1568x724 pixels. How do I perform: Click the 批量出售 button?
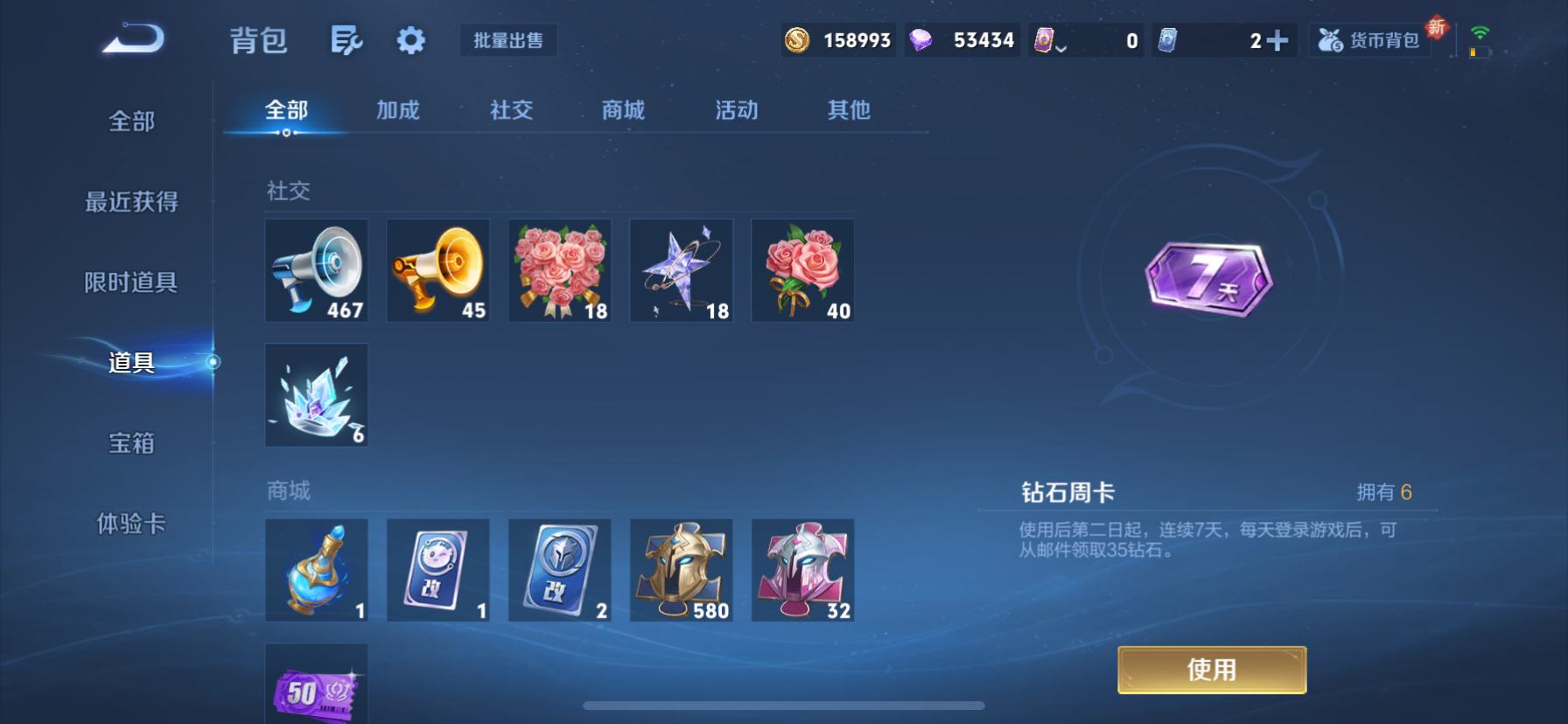[508, 40]
